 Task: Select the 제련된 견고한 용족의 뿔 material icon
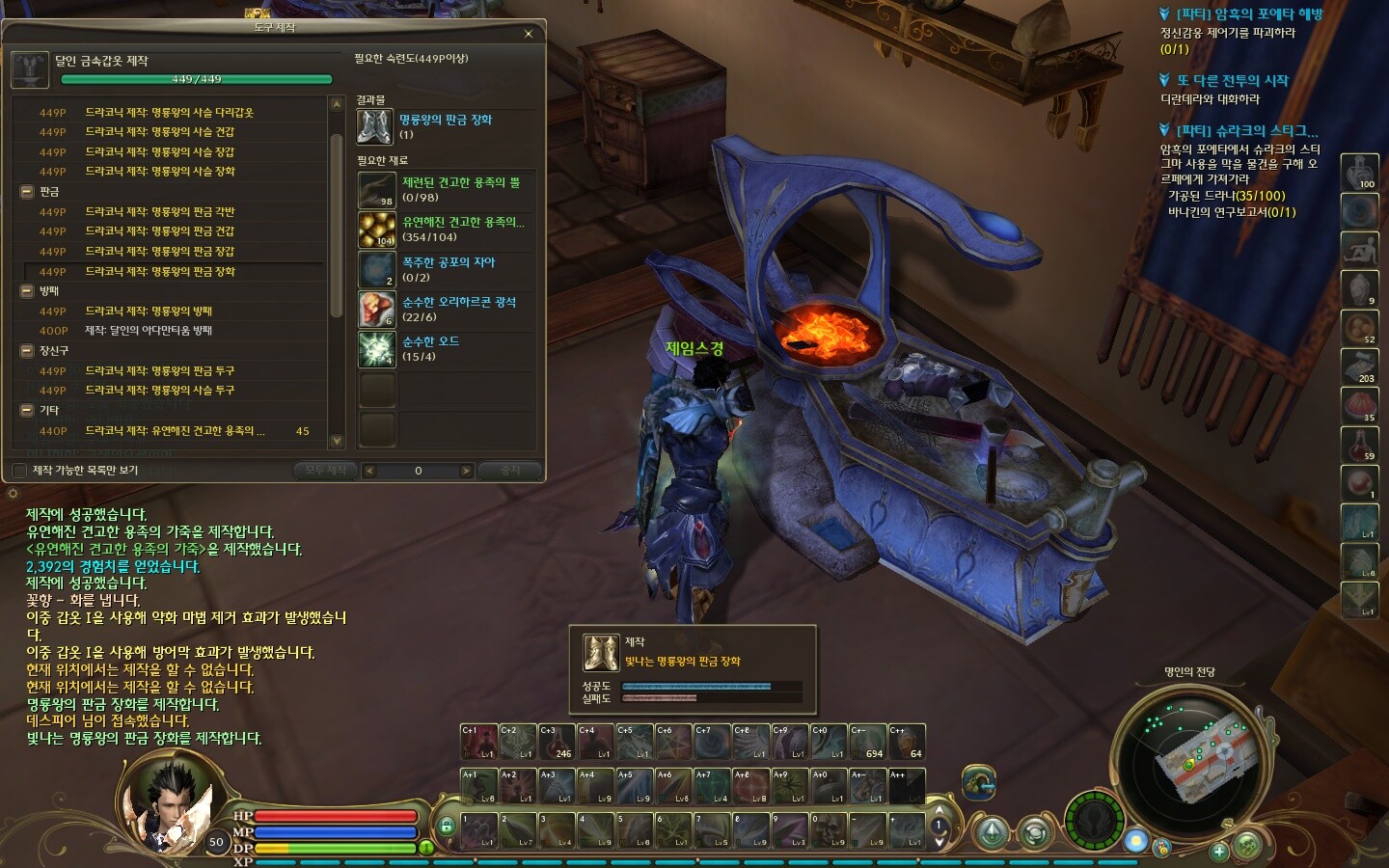376,190
